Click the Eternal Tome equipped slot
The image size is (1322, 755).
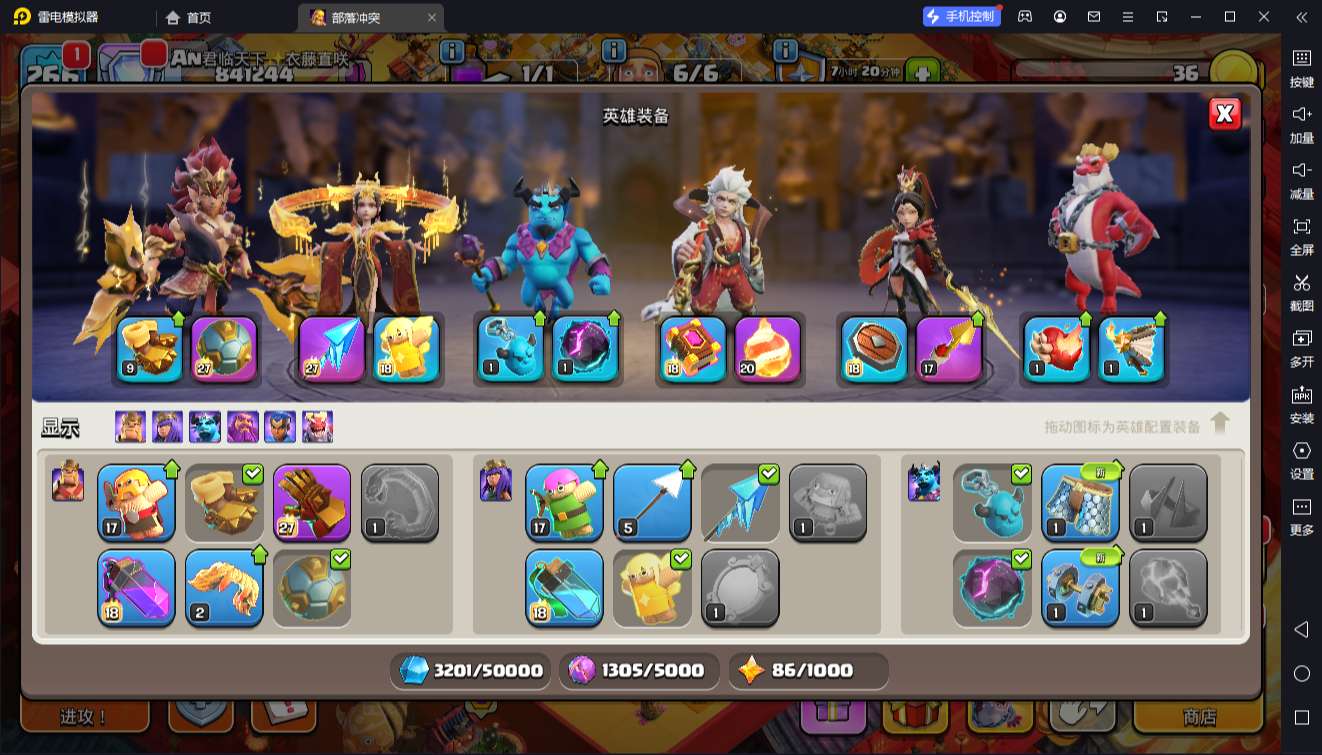[693, 348]
